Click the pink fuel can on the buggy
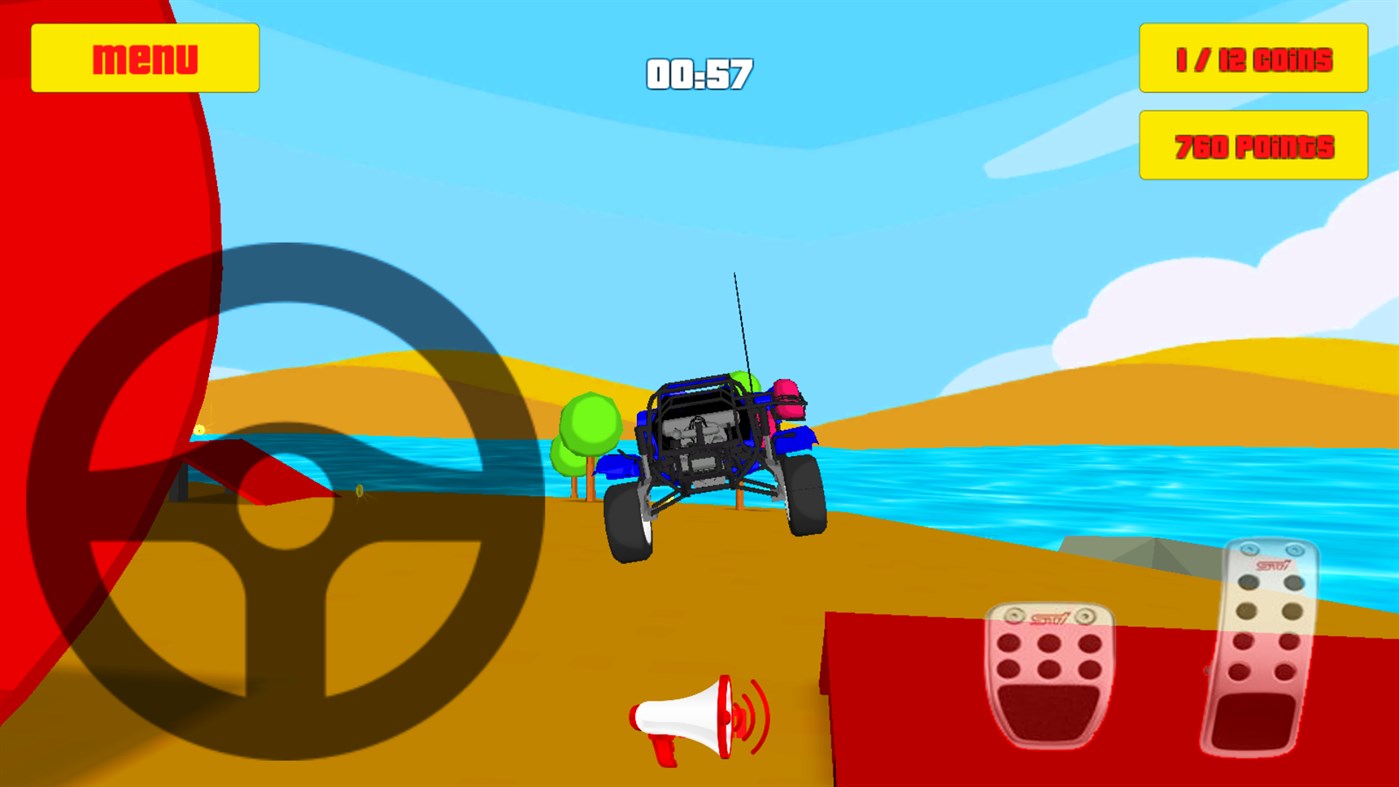The image size is (1399, 787). (789, 400)
